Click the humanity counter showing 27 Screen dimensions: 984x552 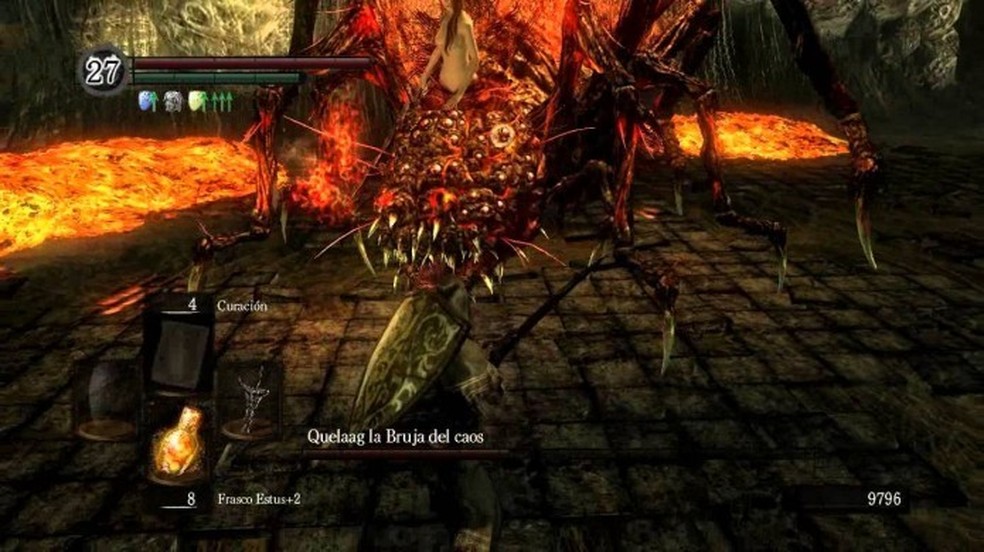point(102,73)
